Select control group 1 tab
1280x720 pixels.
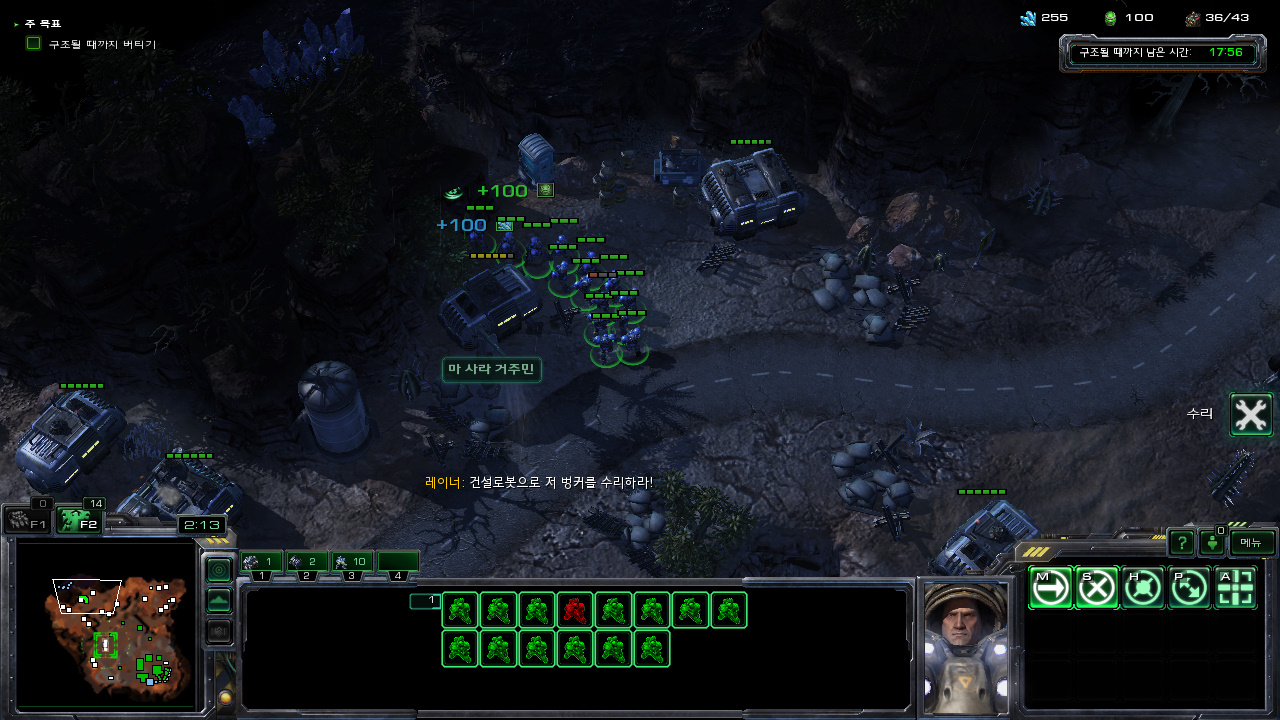(261, 562)
